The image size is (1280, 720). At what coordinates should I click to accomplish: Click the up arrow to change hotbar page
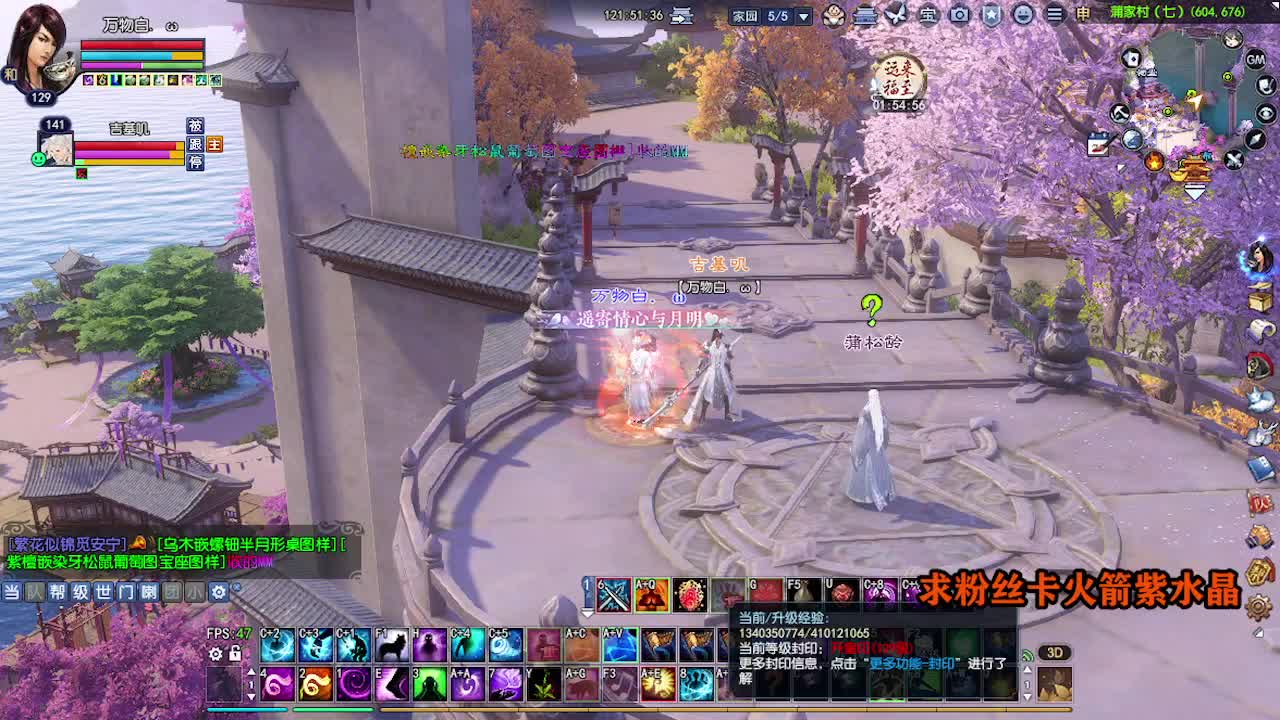pyautogui.click(x=251, y=670)
